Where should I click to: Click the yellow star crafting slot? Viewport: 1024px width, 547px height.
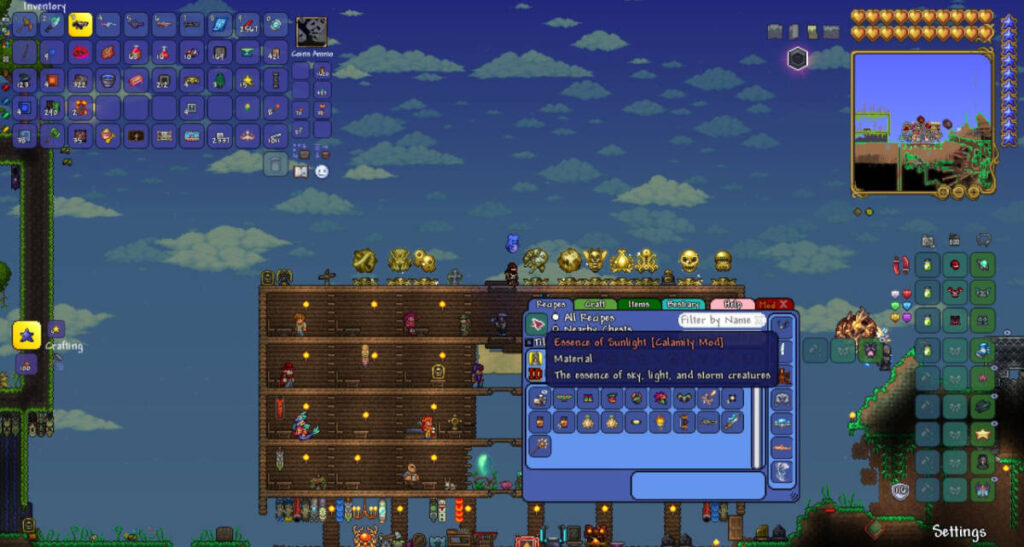coord(27,336)
